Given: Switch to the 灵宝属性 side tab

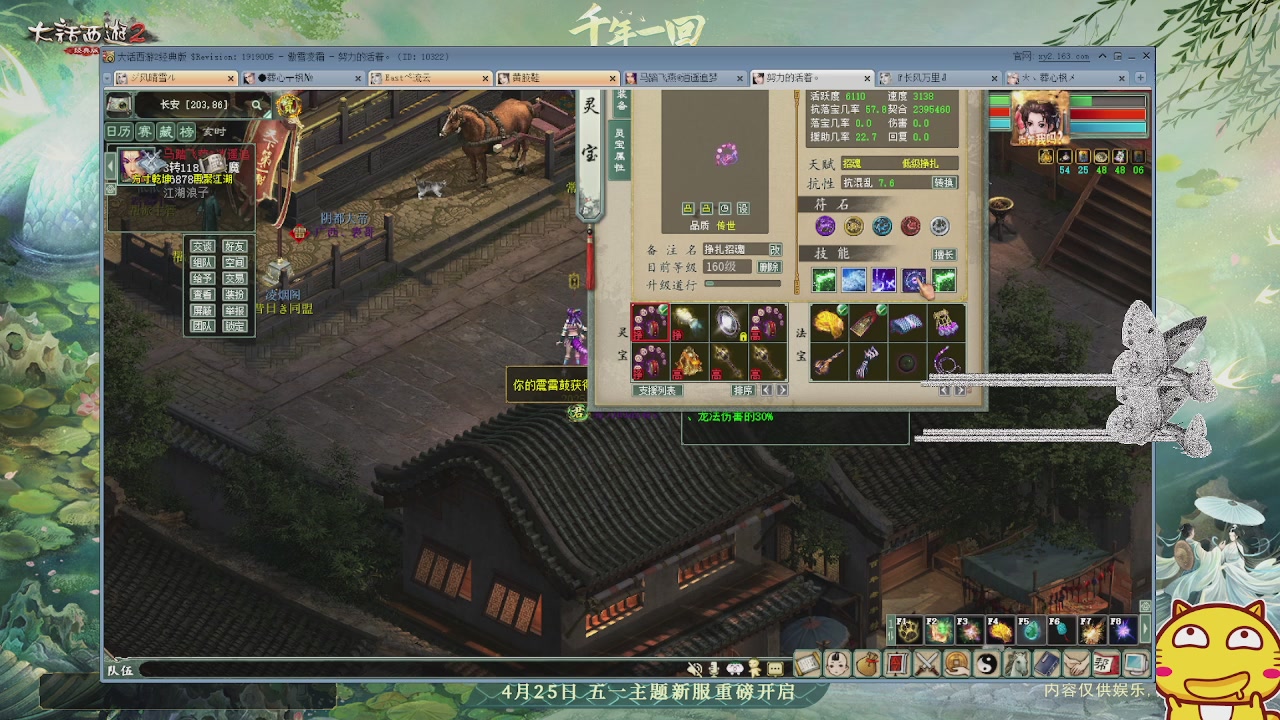Looking at the screenshot, I should click(621, 151).
